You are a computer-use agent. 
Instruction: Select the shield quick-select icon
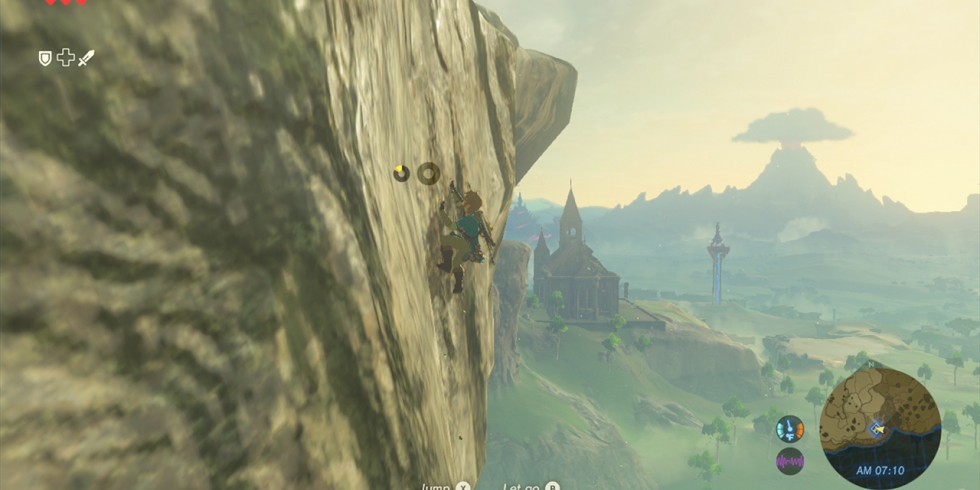[x=45, y=59]
